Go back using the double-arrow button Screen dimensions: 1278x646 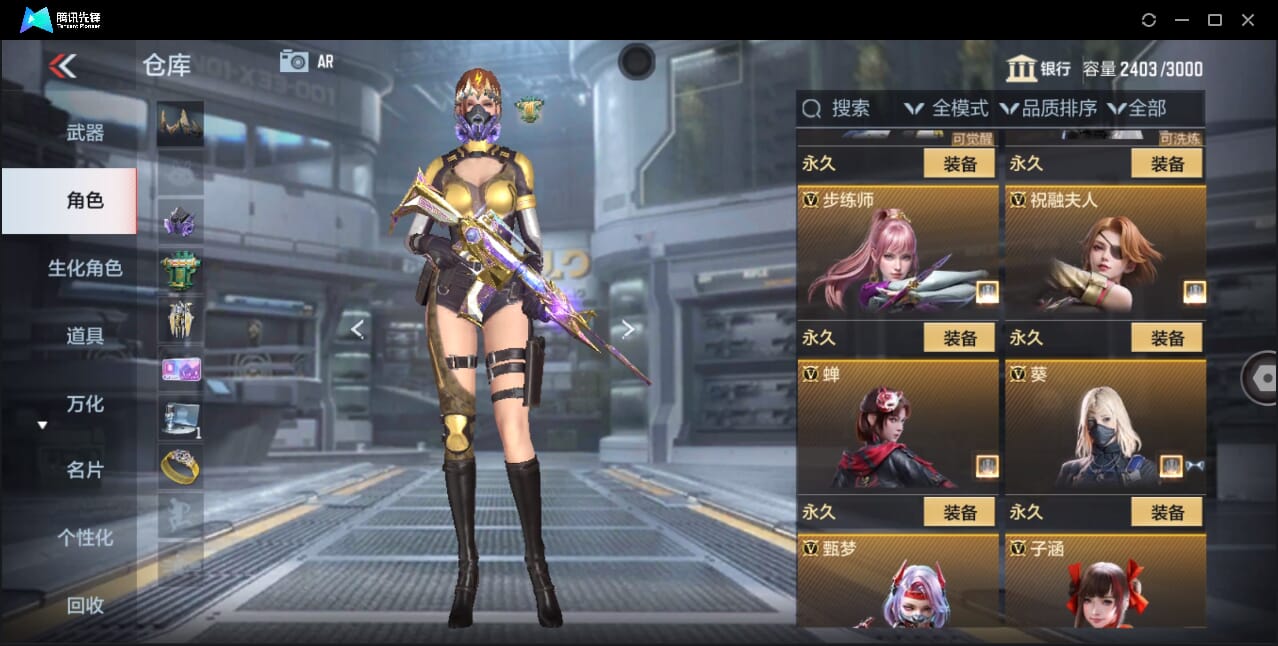(62, 66)
